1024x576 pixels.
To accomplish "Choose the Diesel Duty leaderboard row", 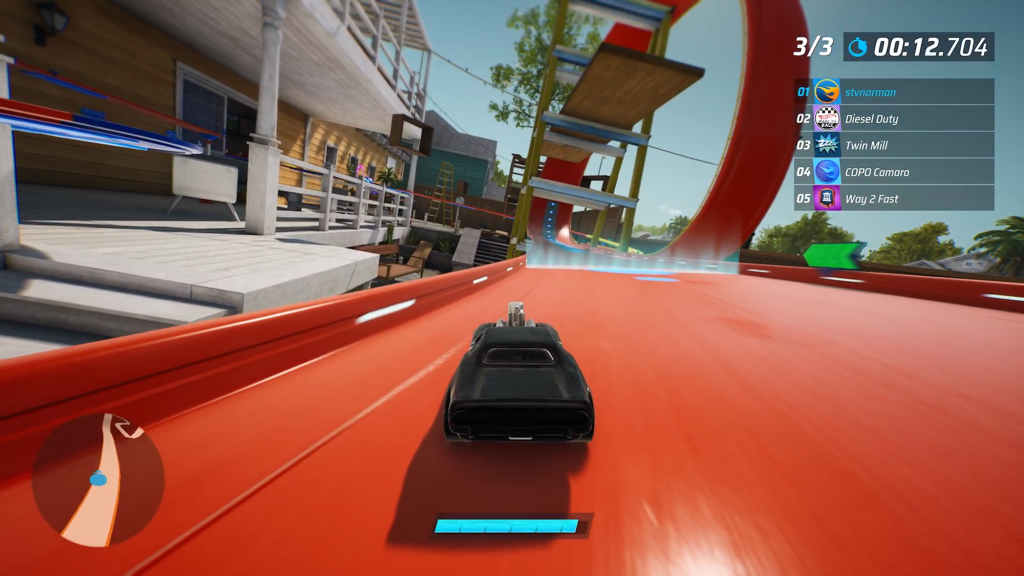I will [x=894, y=119].
